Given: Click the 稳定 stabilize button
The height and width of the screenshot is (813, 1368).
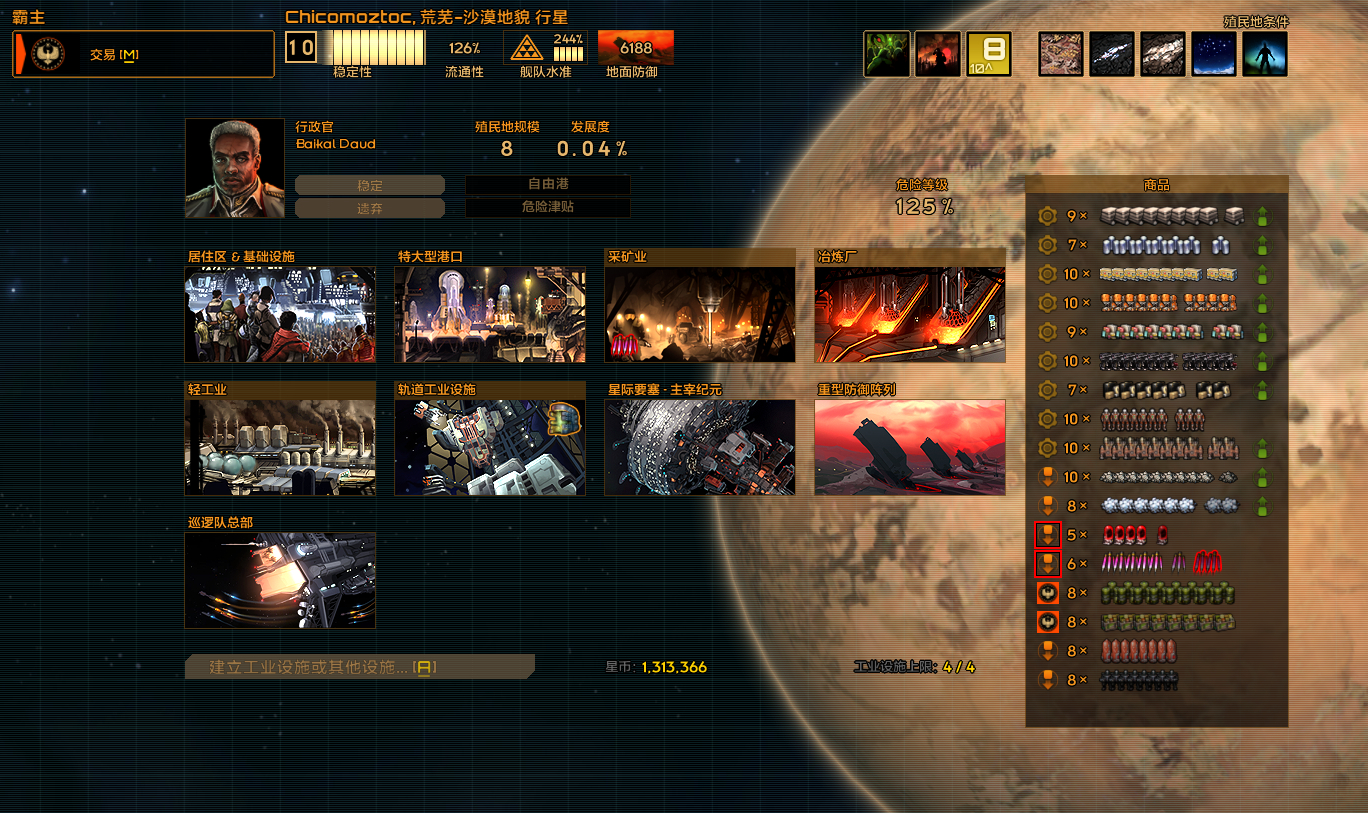Looking at the screenshot, I should click(369, 185).
